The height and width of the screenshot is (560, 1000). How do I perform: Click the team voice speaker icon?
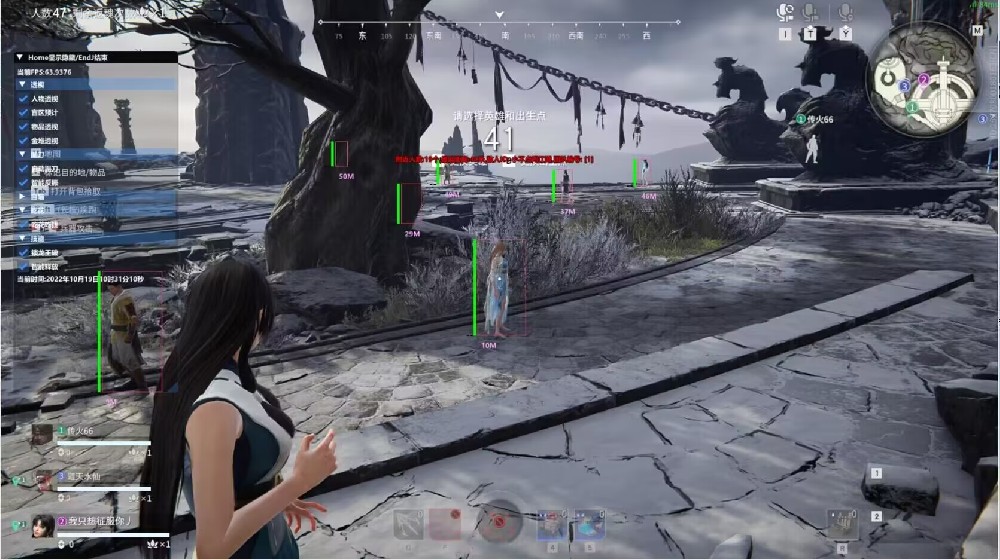(785, 12)
